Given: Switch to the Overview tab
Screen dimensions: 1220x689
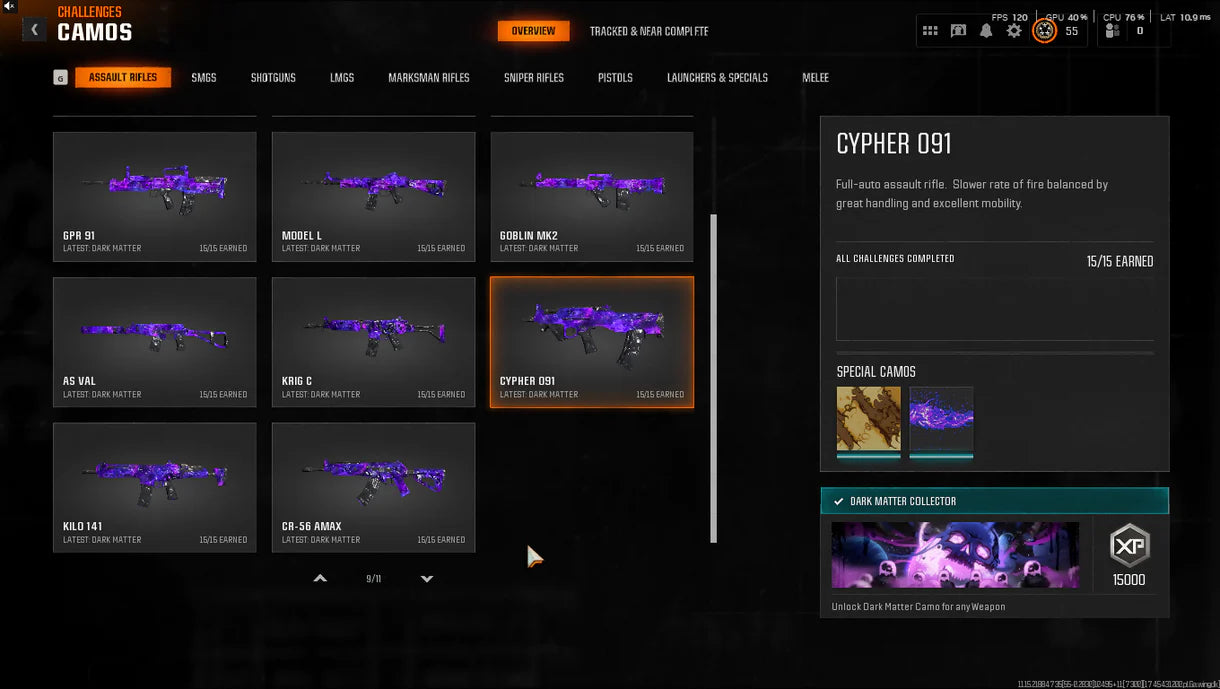Looking at the screenshot, I should click(x=533, y=31).
